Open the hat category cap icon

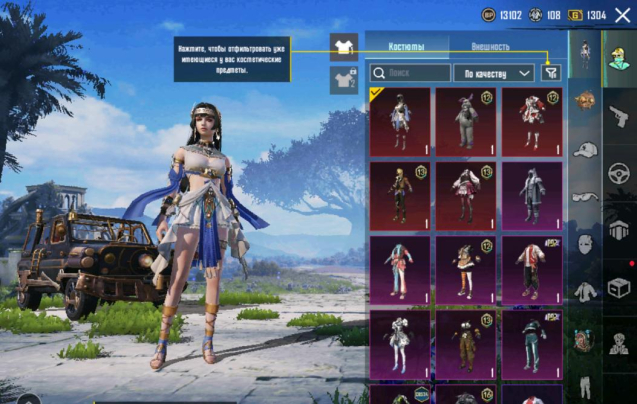click(x=585, y=149)
